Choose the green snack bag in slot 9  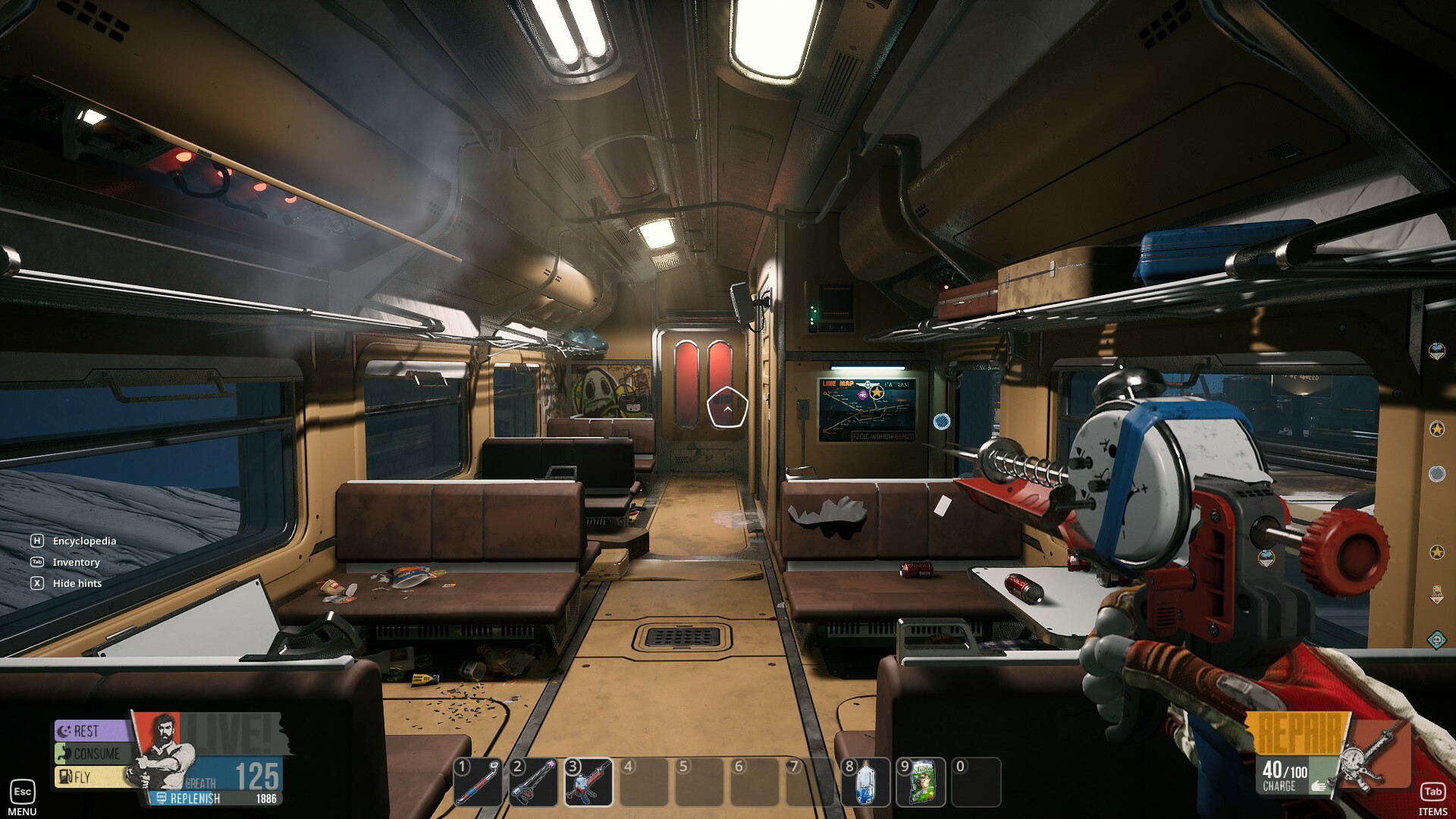921,783
